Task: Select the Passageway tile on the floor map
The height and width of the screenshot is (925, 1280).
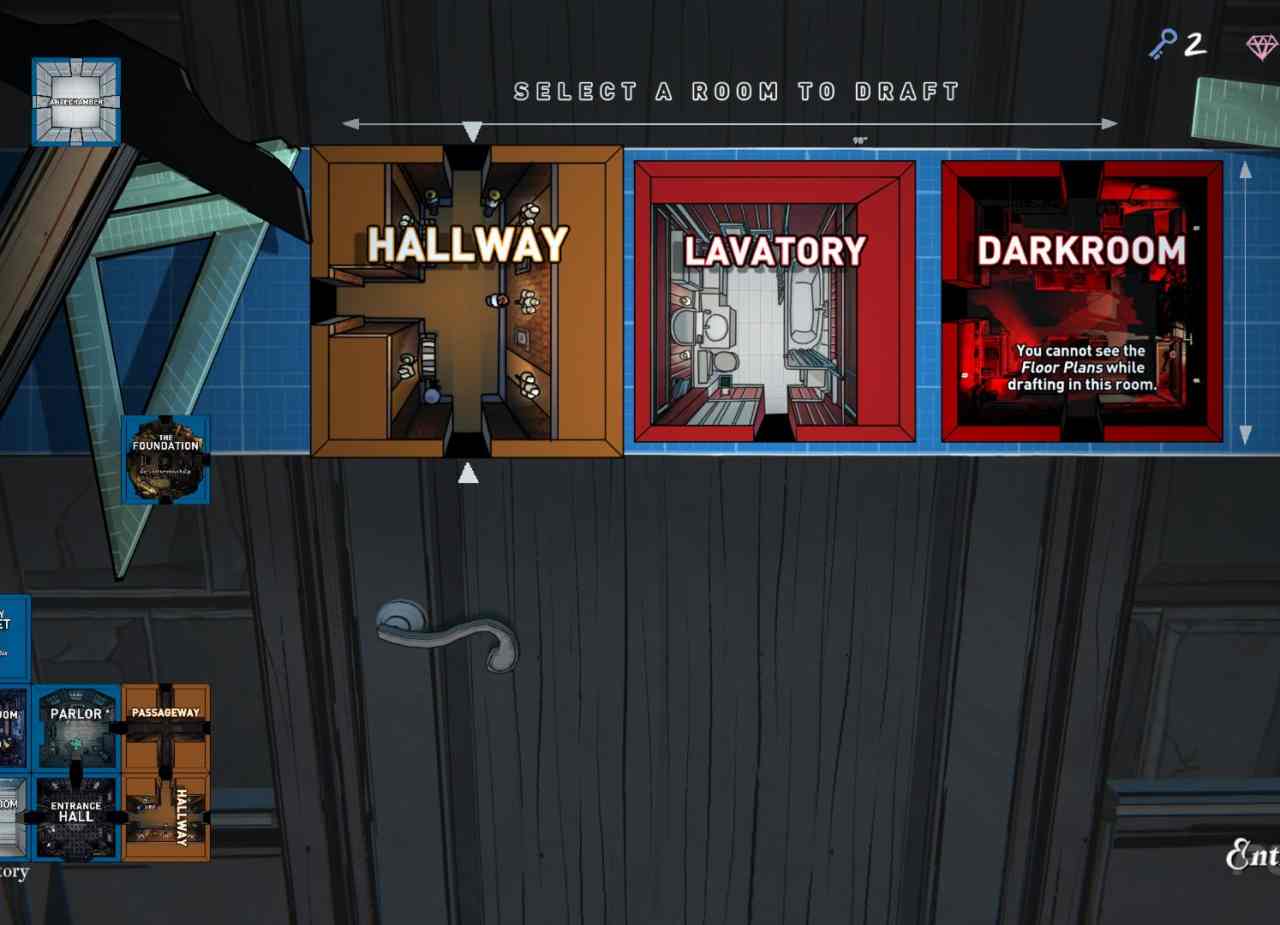Action: click(166, 727)
